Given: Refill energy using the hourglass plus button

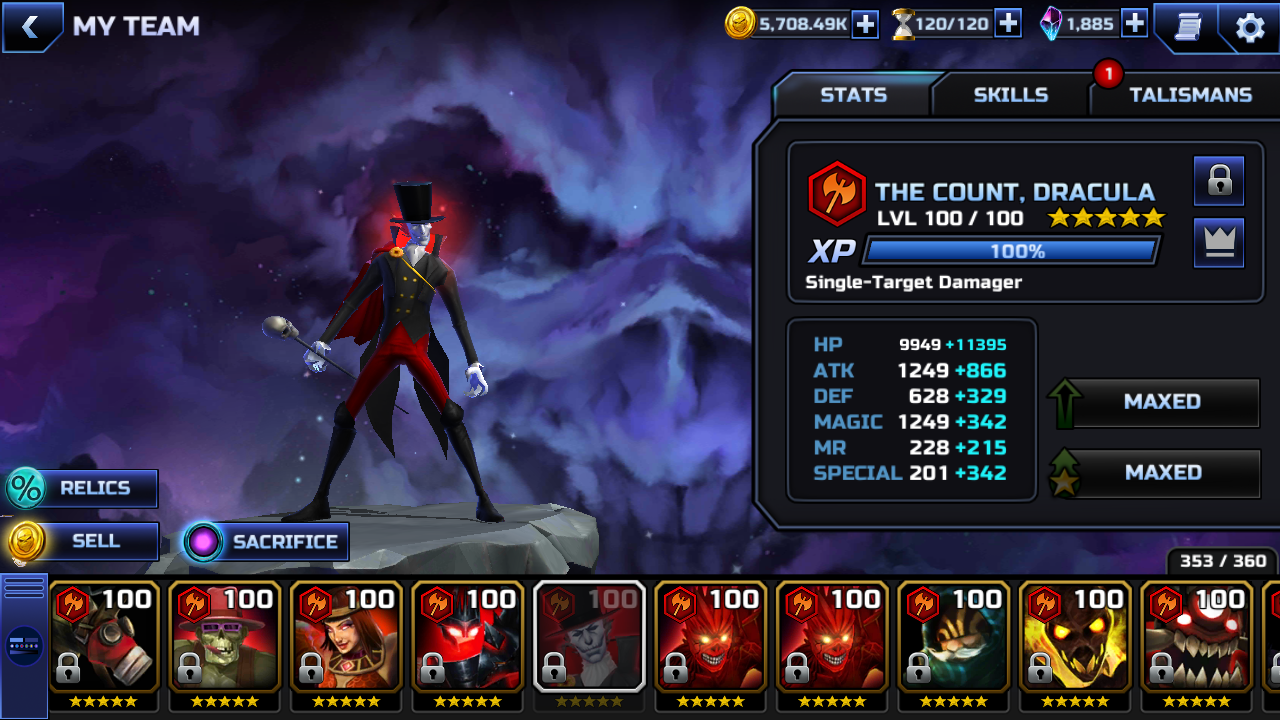Looking at the screenshot, I should pyautogui.click(x=1008, y=24).
